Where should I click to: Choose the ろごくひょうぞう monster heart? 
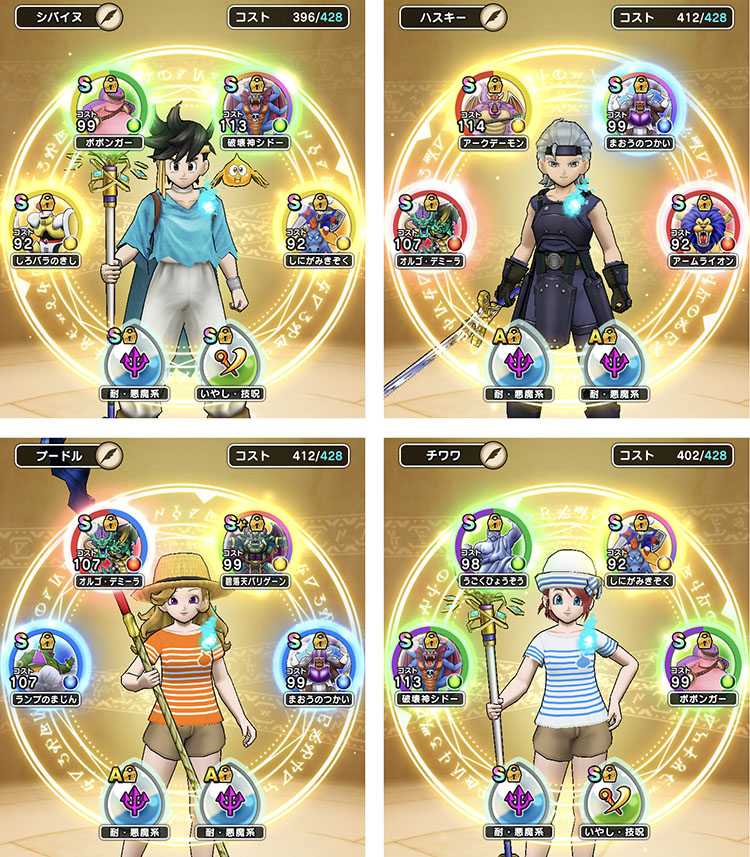(493, 543)
